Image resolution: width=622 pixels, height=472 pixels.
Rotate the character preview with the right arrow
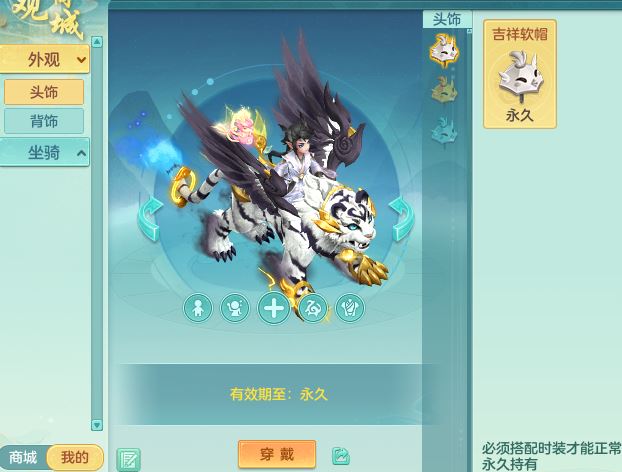point(401,219)
